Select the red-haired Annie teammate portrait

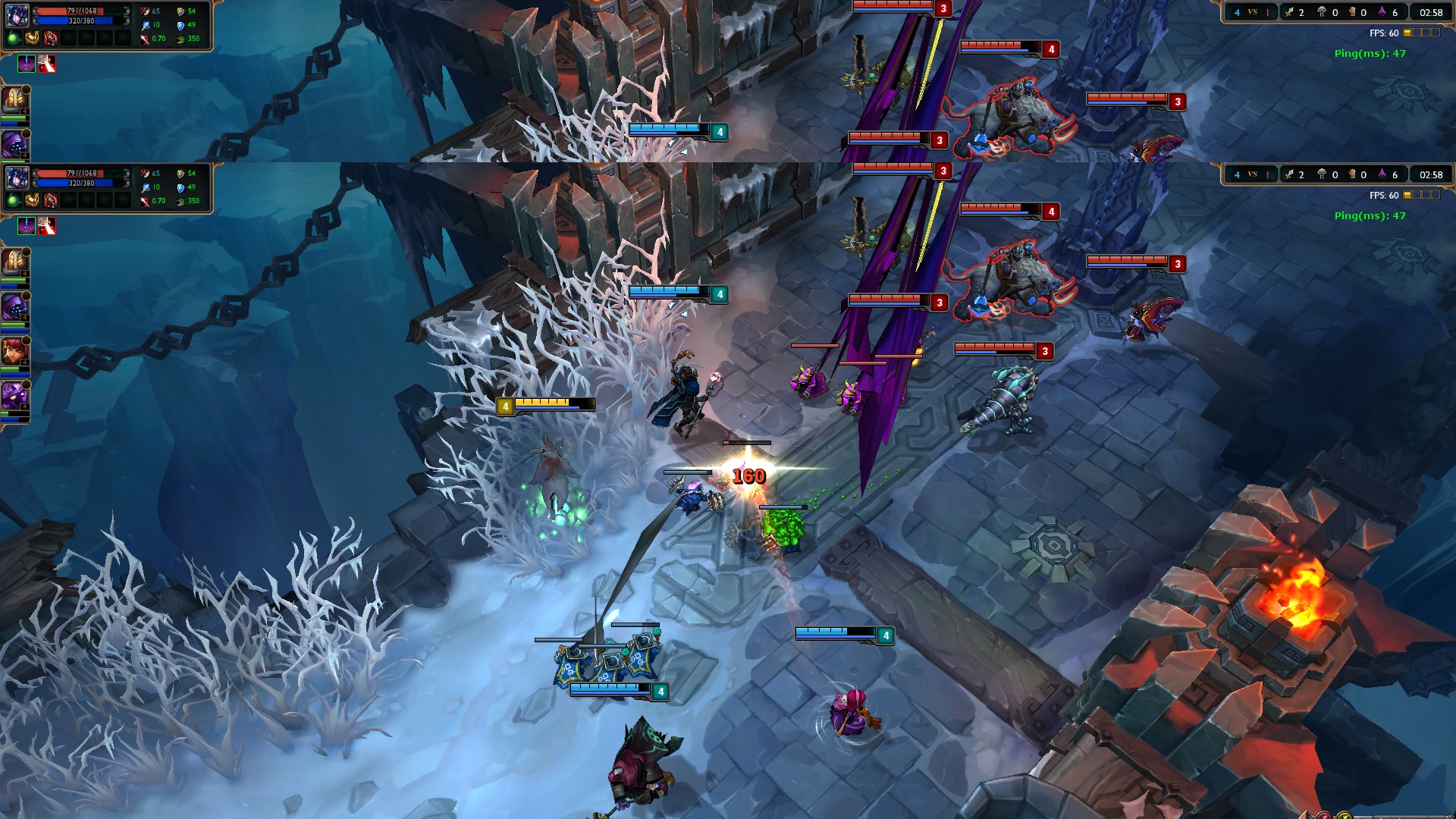coord(14,352)
